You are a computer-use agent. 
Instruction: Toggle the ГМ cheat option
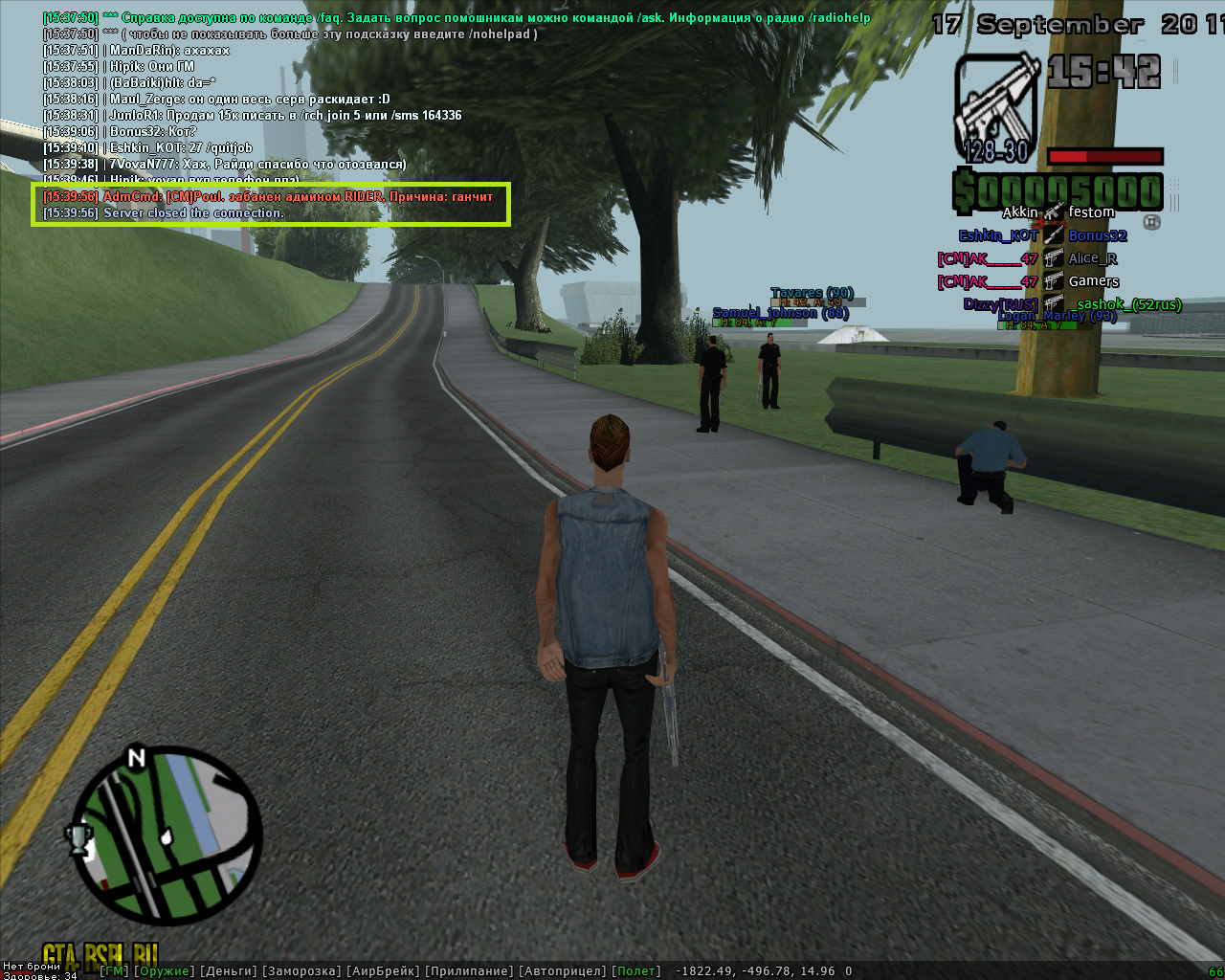pos(114,970)
